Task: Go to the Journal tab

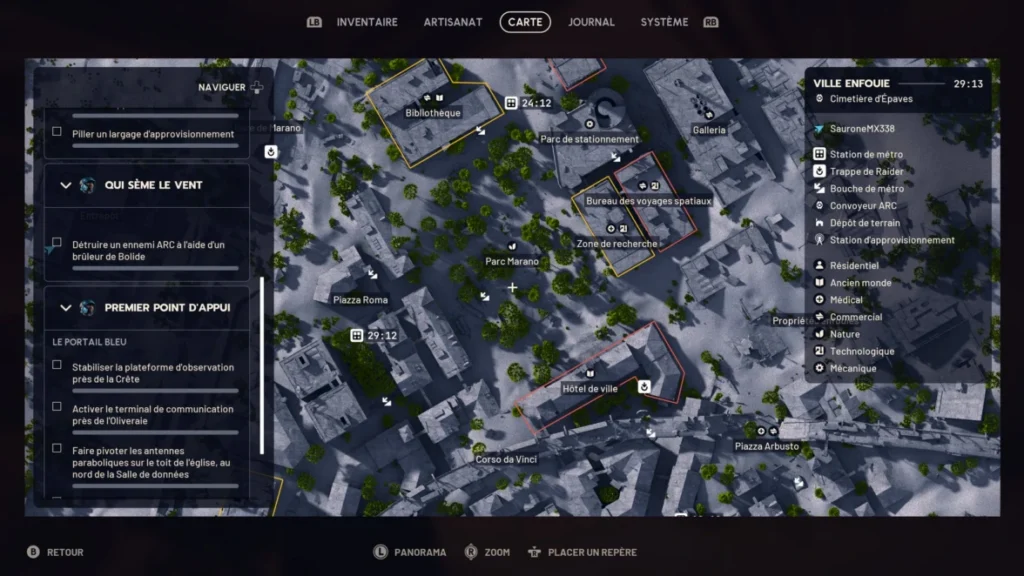Action: (591, 22)
